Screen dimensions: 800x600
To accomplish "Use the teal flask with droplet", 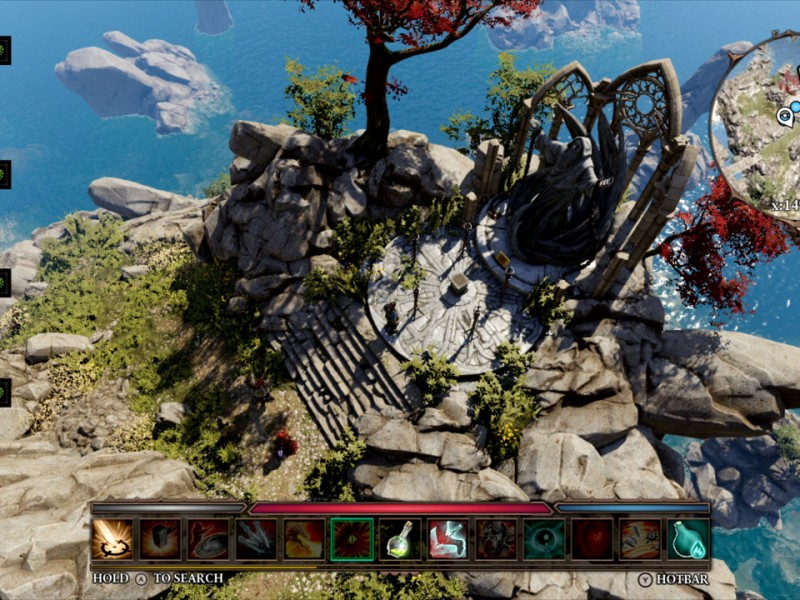I will [x=688, y=539].
